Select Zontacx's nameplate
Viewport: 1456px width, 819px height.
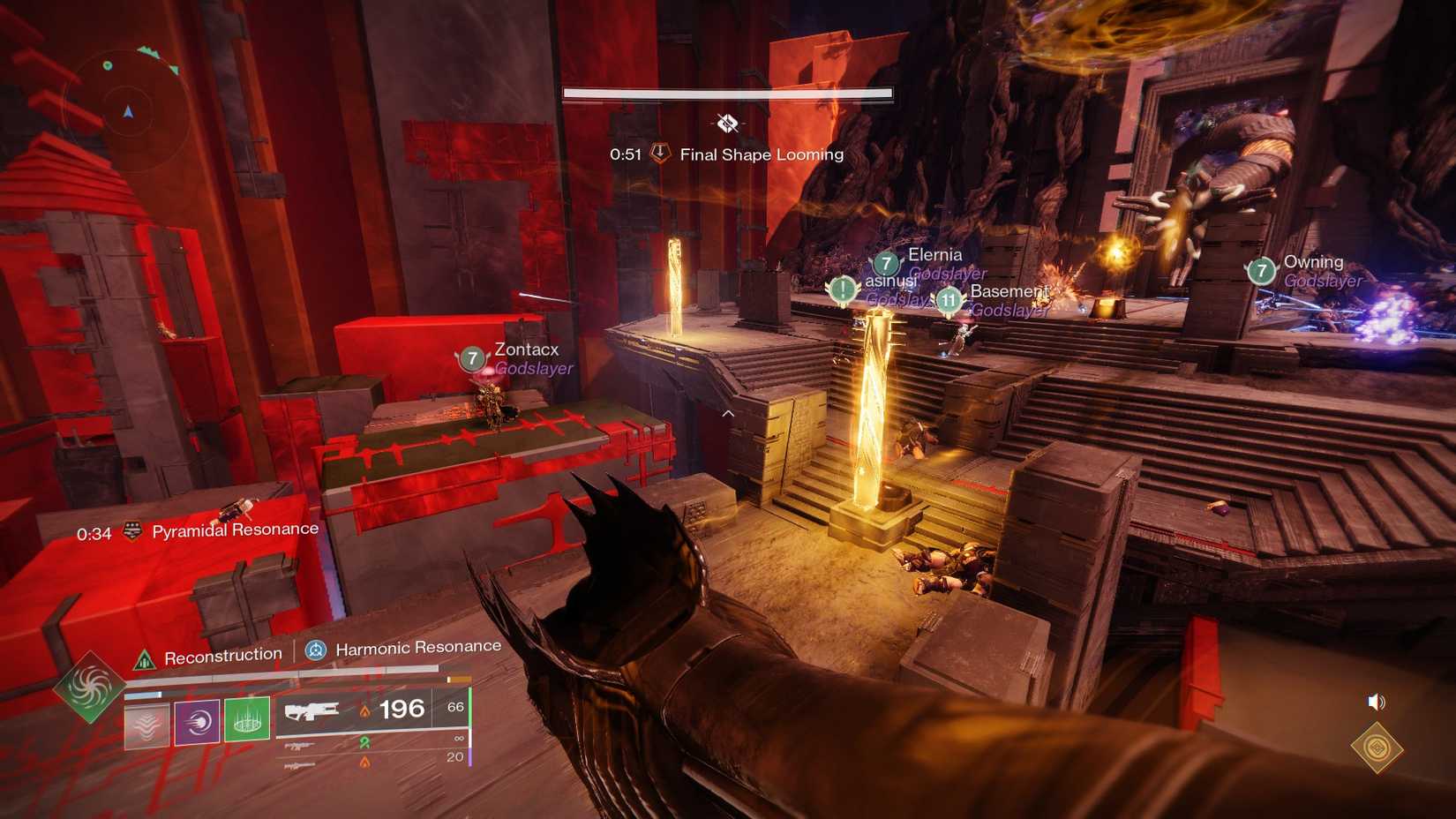pos(527,349)
